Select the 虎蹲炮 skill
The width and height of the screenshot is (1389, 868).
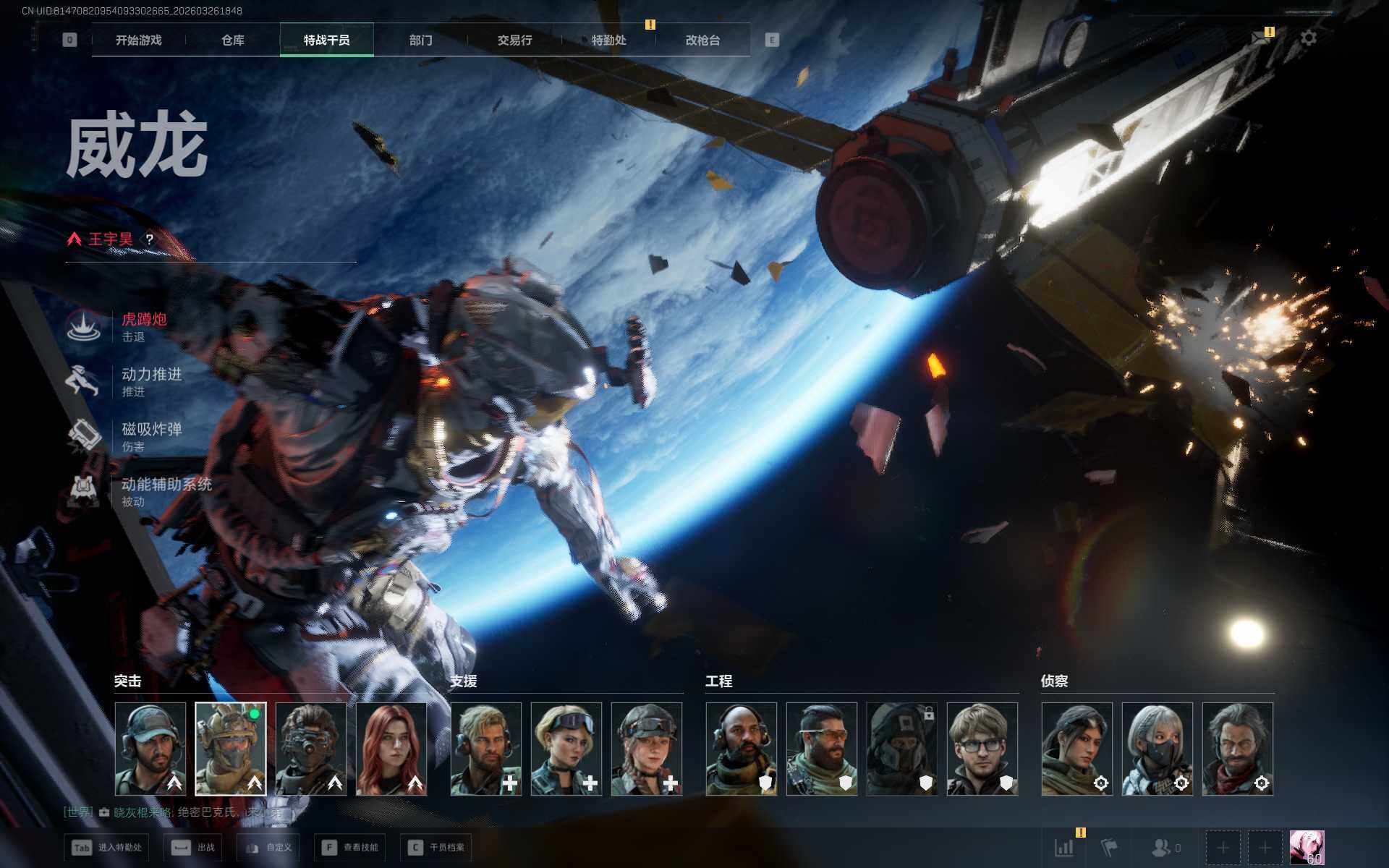pos(143,326)
